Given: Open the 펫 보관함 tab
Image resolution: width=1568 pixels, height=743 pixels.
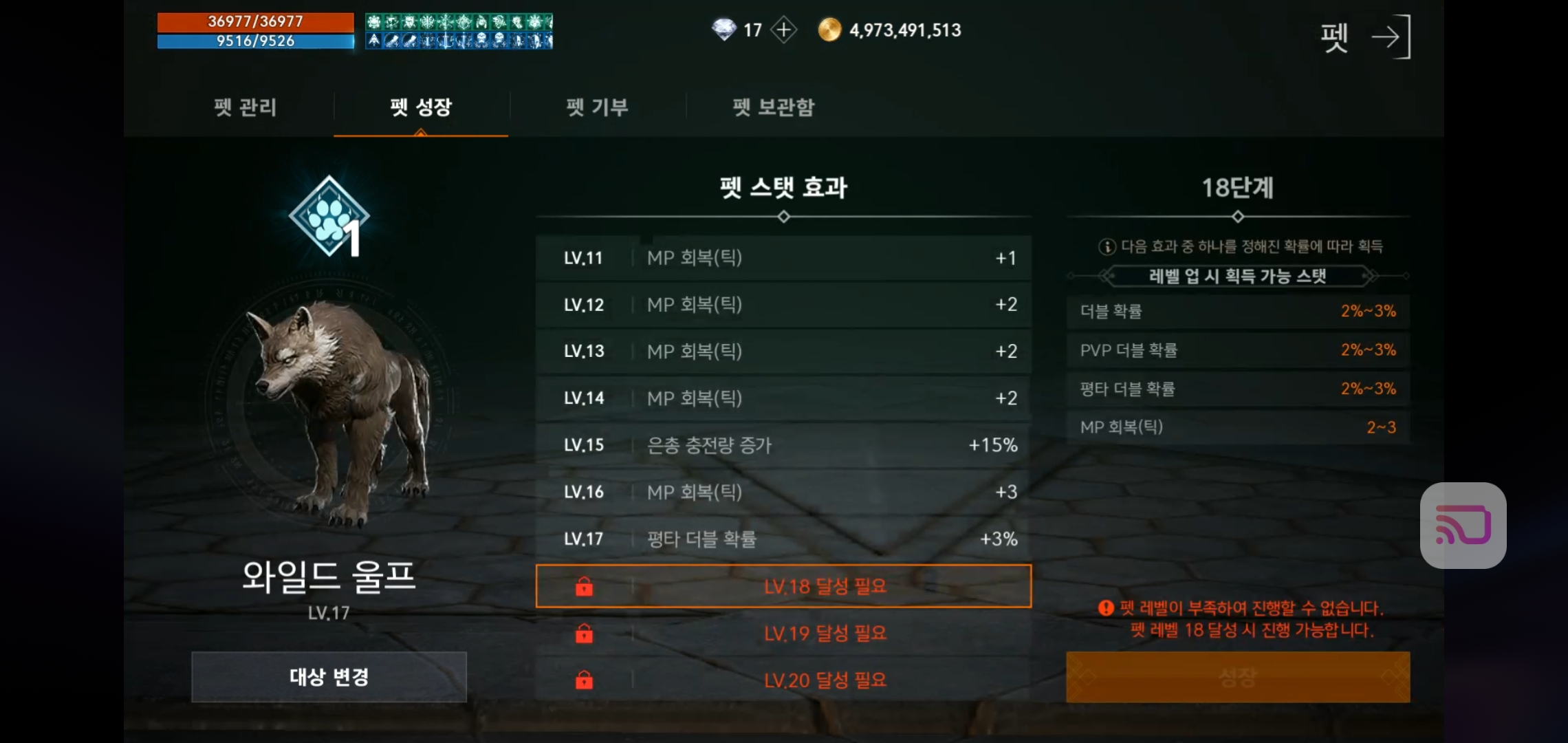Looking at the screenshot, I should click(773, 107).
